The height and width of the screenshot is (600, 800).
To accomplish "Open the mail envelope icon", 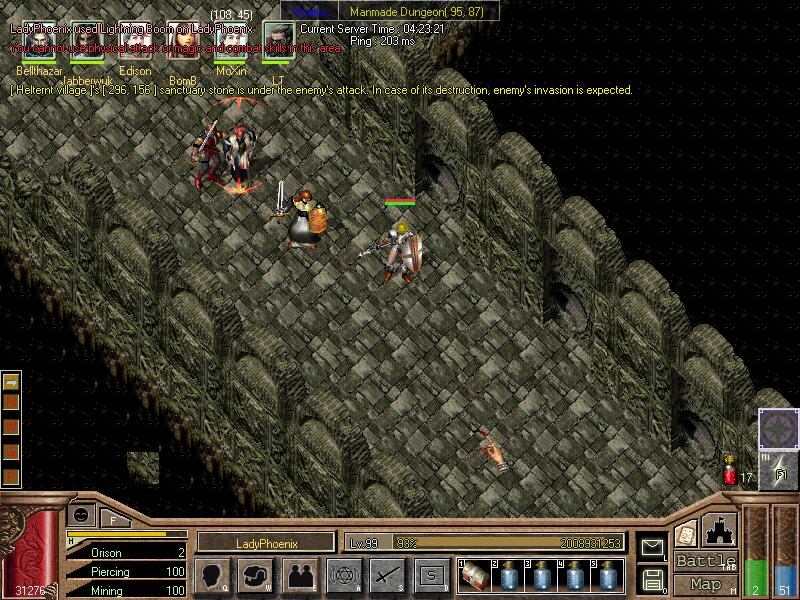I will [652, 547].
